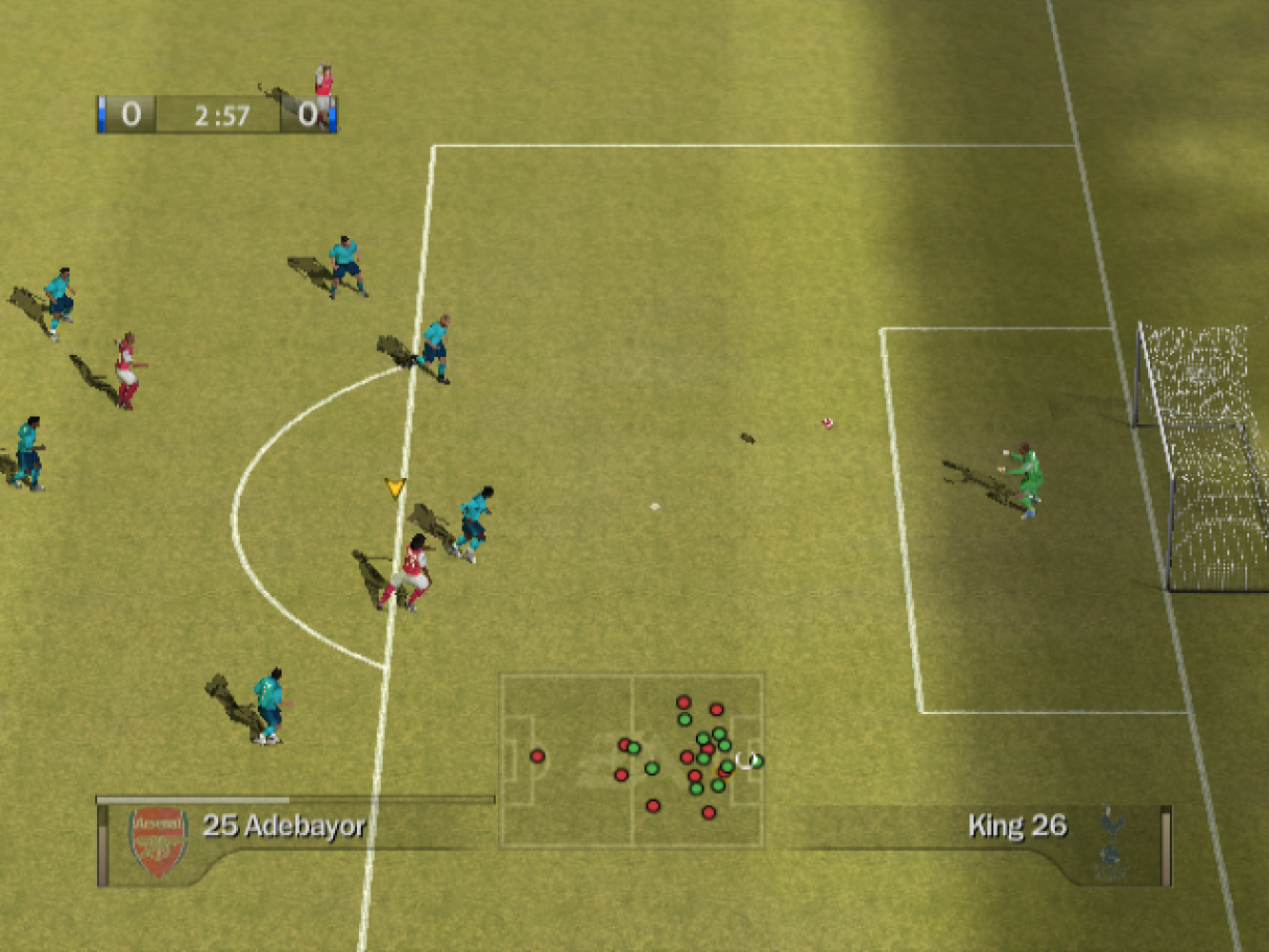This screenshot has height=952, width=1269.
Task: Click the Tottenham club crest
Action: tap(1111, 843)
